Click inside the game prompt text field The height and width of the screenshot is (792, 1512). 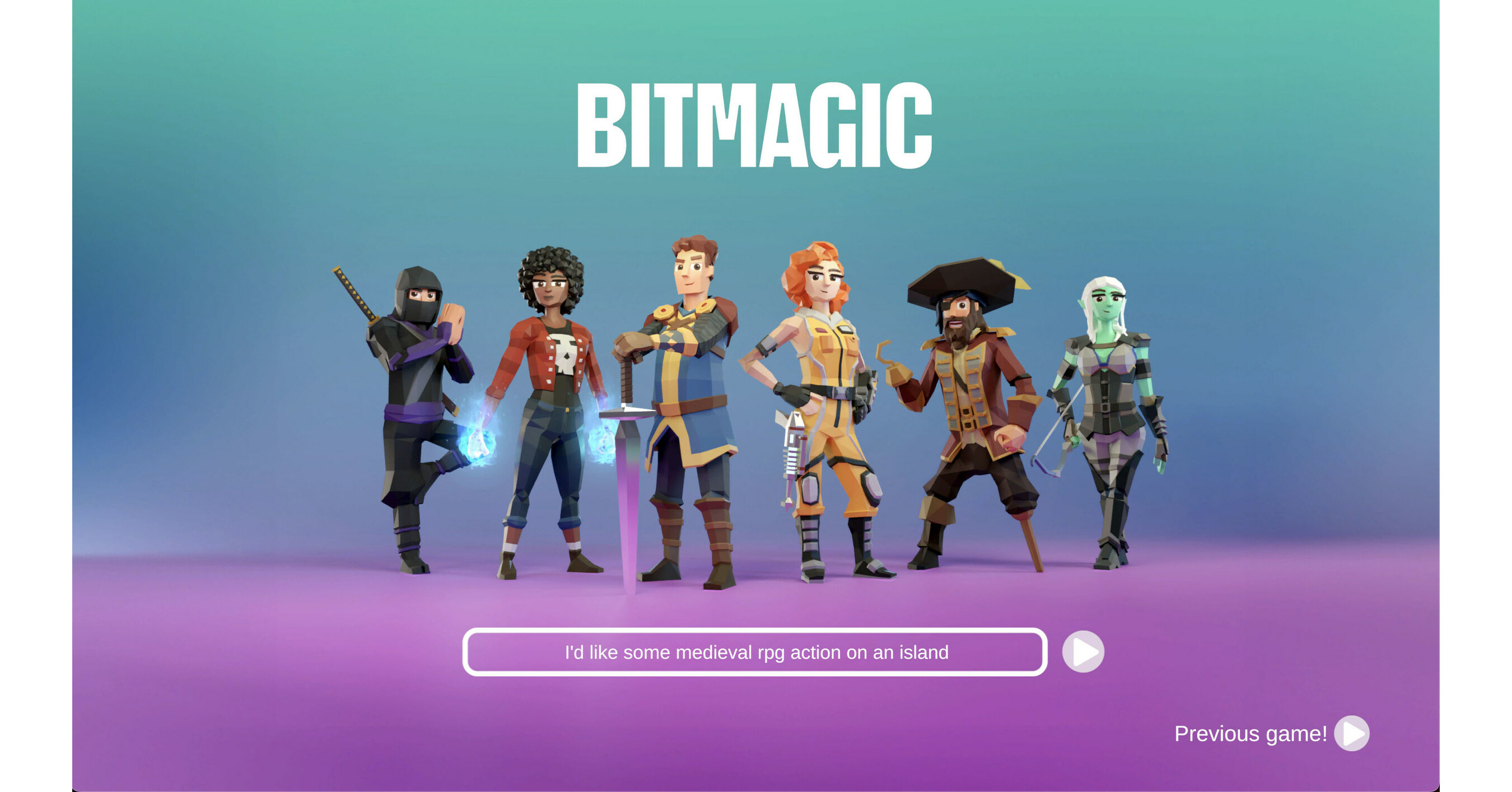tap(754, 651)
